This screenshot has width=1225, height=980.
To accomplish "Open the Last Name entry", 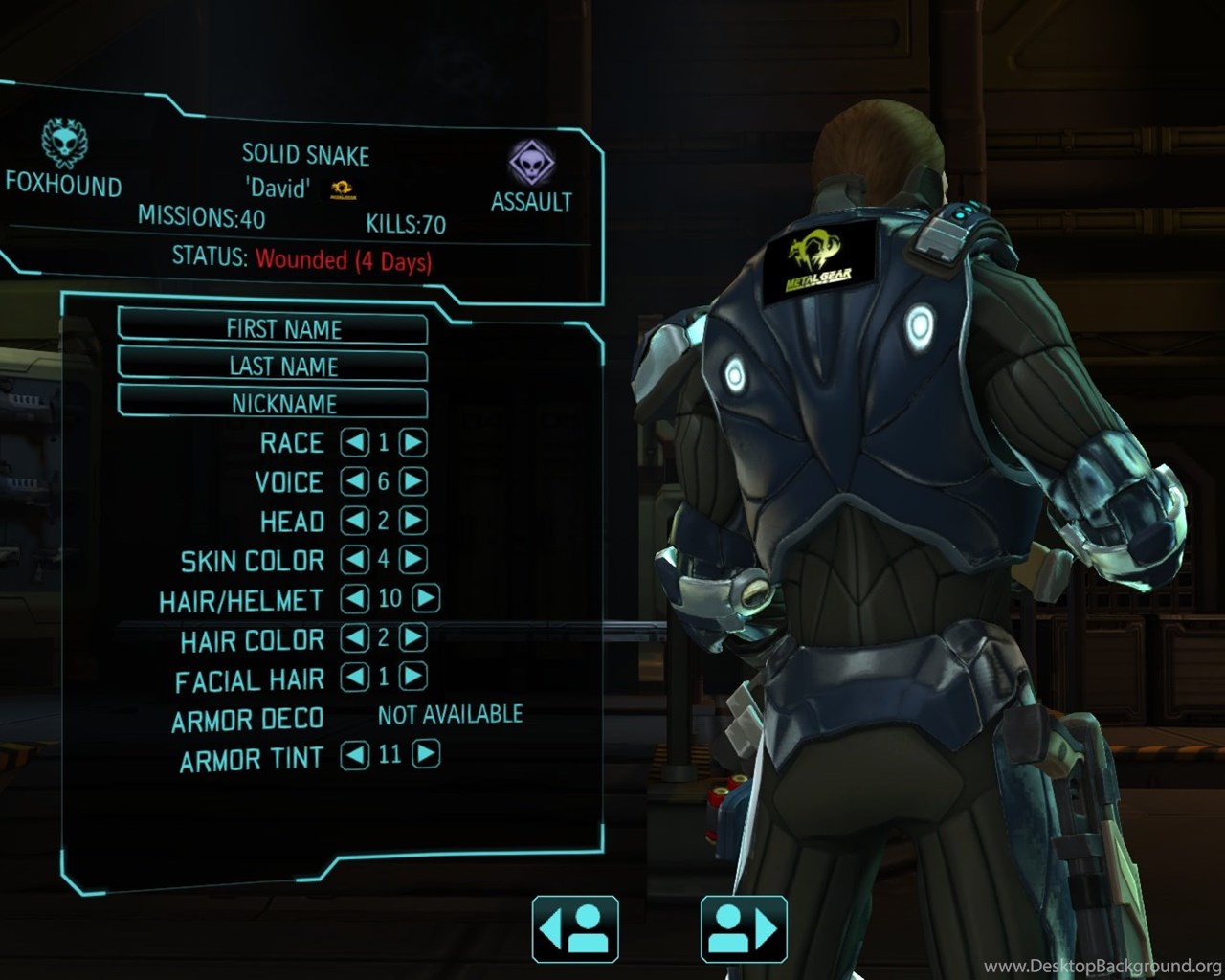I will tap(273, 366).
